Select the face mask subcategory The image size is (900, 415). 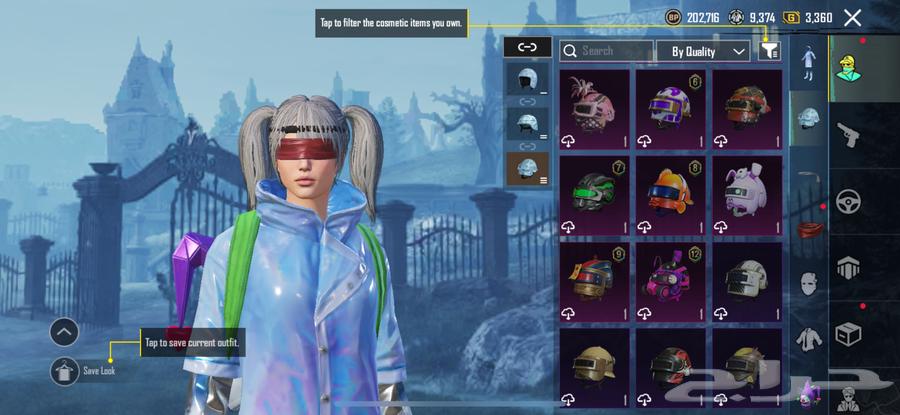click(808, 284)
